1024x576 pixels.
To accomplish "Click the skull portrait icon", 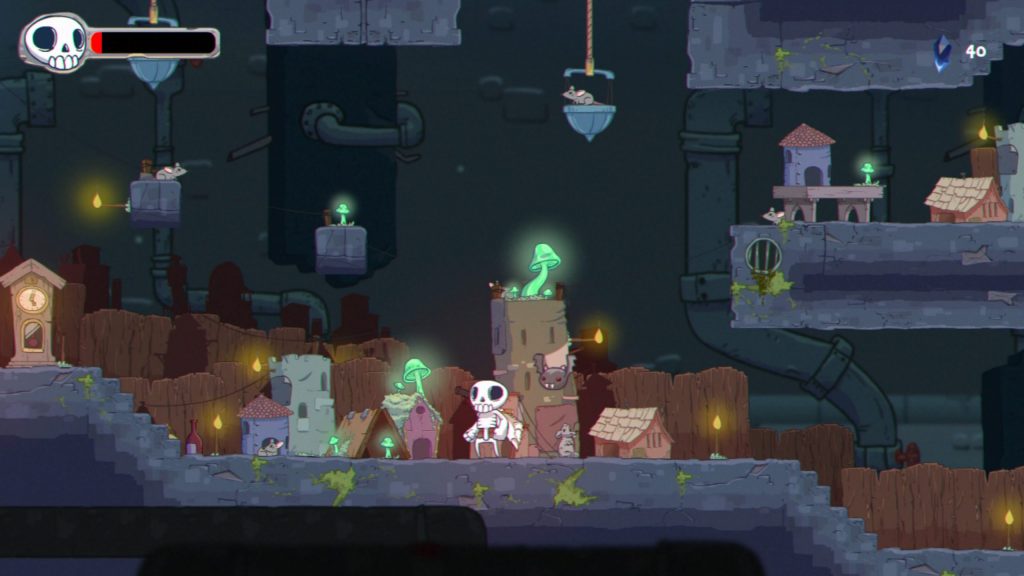I will (x=55, y=43).
